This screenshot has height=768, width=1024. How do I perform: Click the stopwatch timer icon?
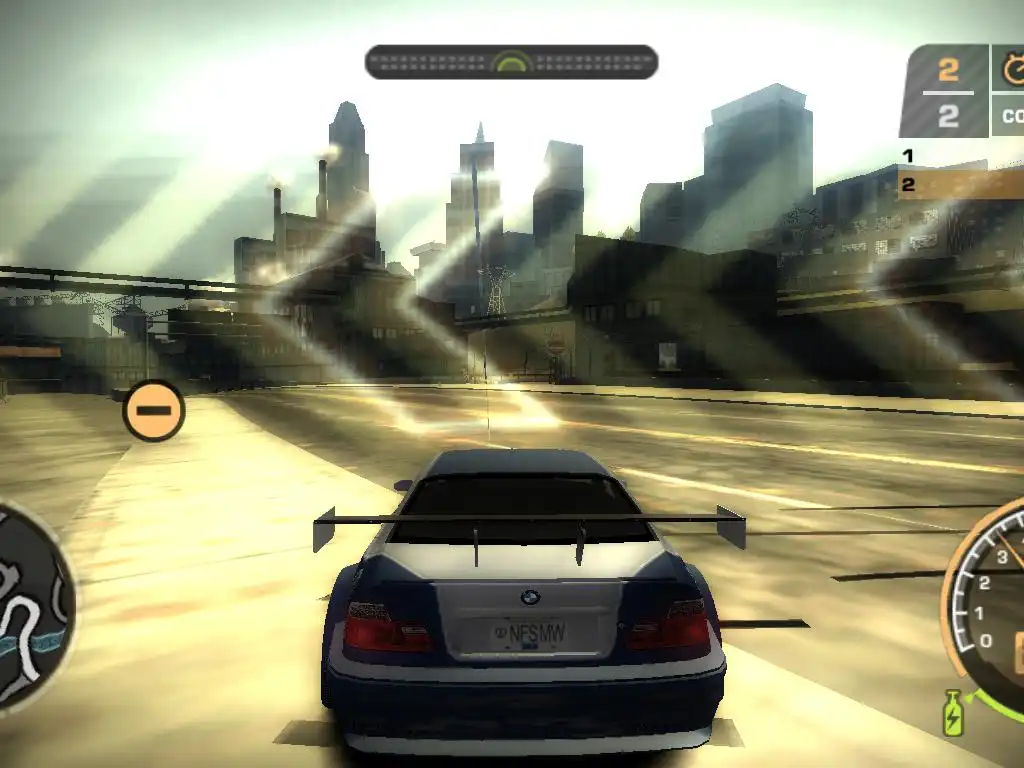coord(1013,69)
